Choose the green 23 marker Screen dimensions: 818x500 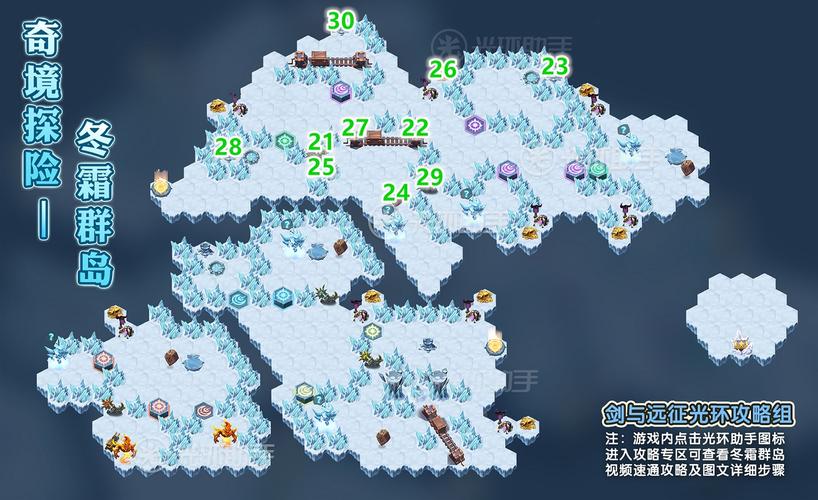(x=555, y=66)
